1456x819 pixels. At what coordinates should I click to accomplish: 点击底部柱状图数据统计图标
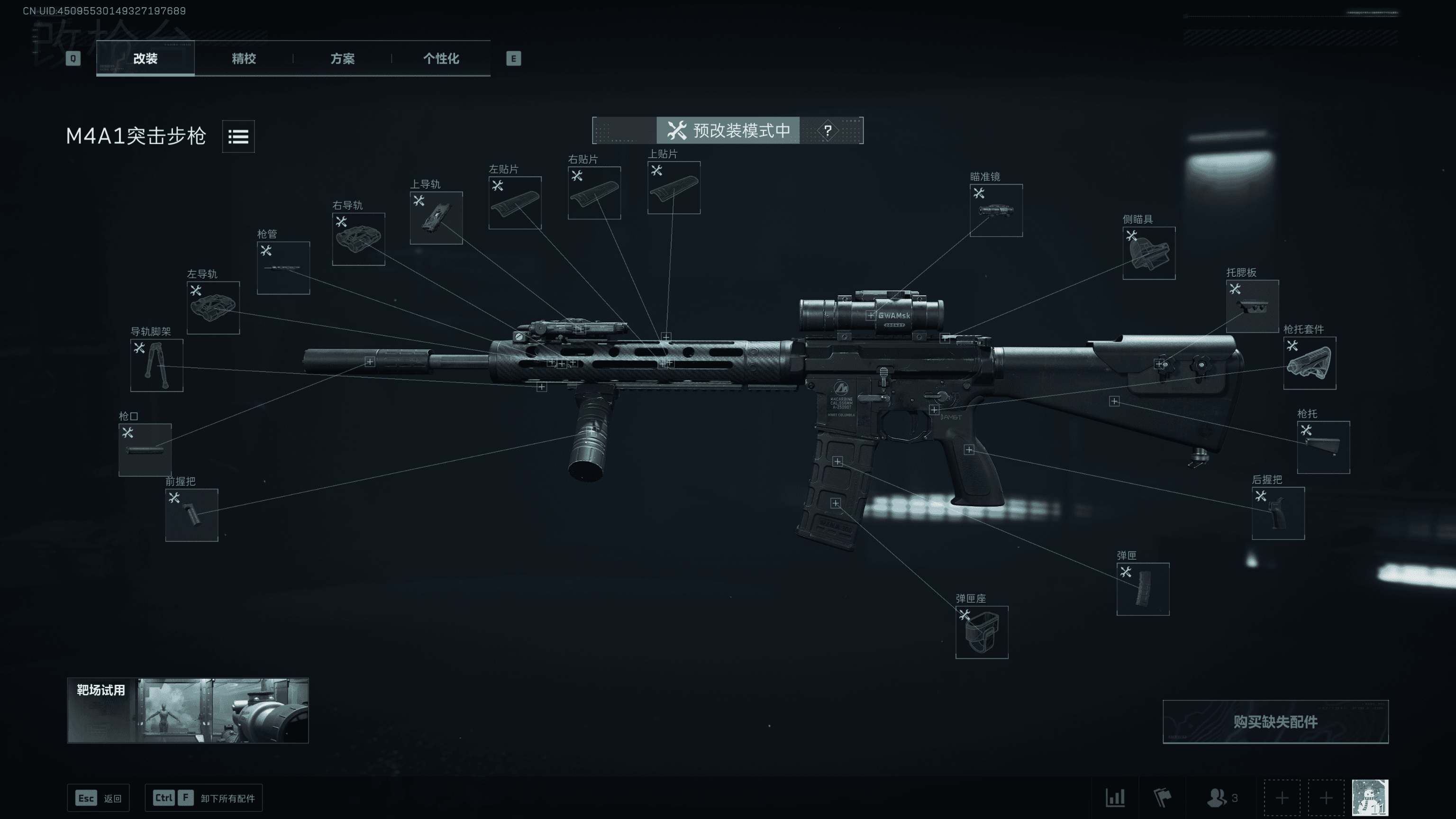click(x=1117, y=798)
